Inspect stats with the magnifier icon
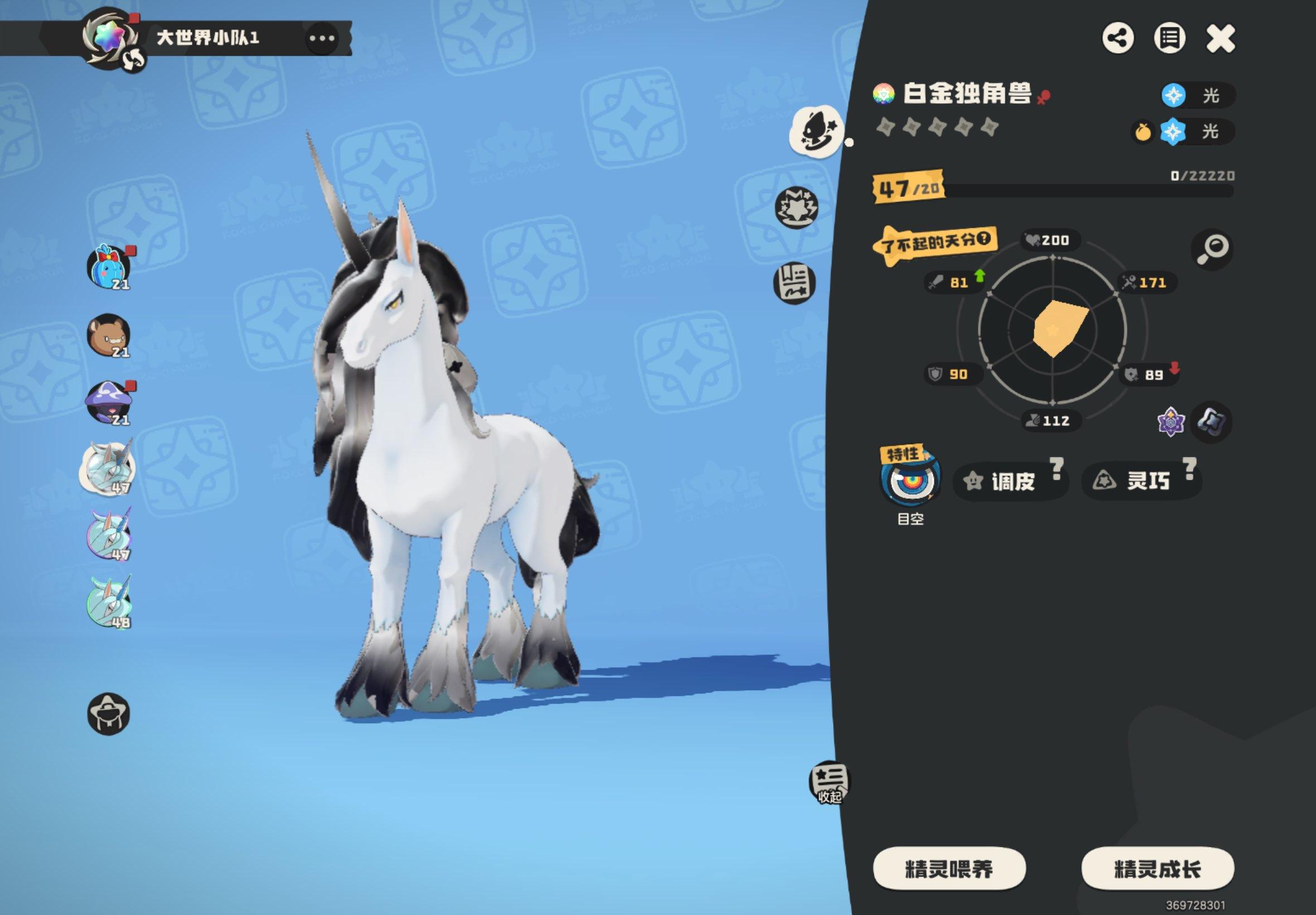The width and height of the screenshot is (1316, 915). (x=1212, y=249)
